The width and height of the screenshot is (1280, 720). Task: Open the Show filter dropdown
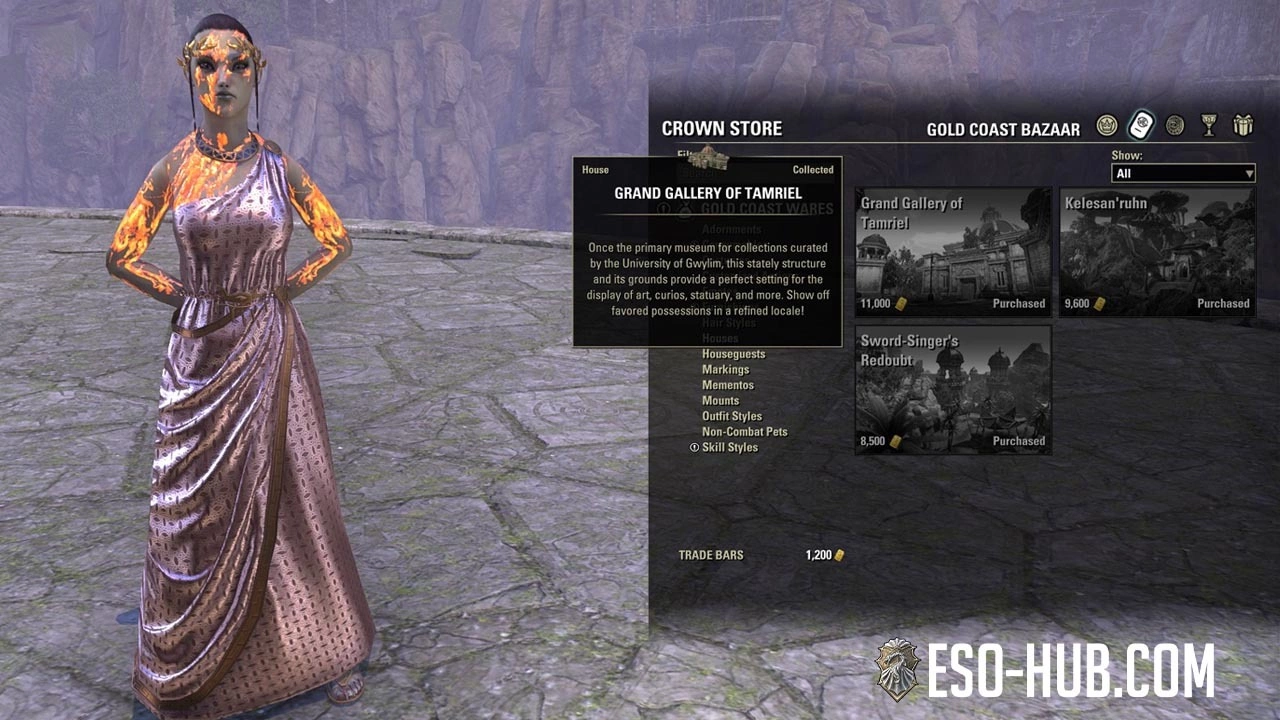click(1183, 174)
